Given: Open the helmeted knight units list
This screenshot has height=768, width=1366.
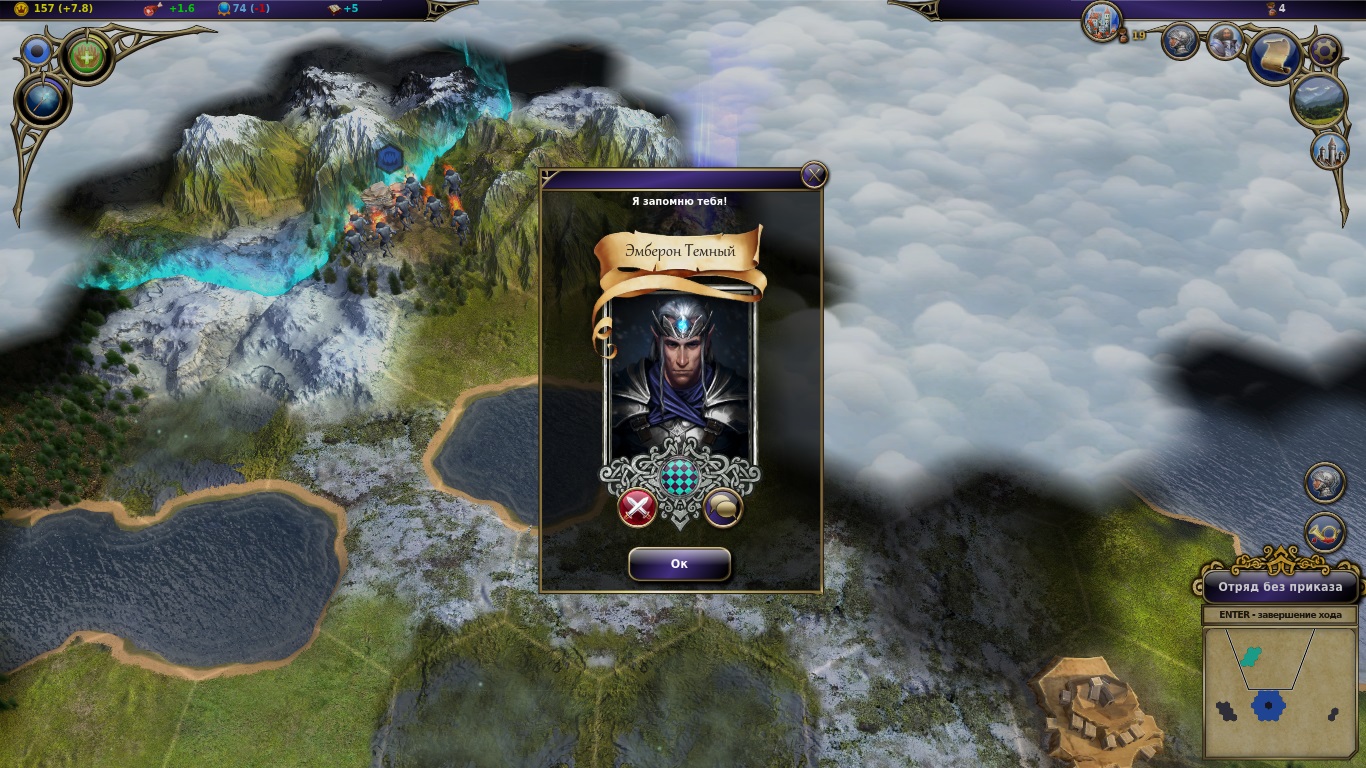Looking at the screenshot, I should (x=1181, y=41).
